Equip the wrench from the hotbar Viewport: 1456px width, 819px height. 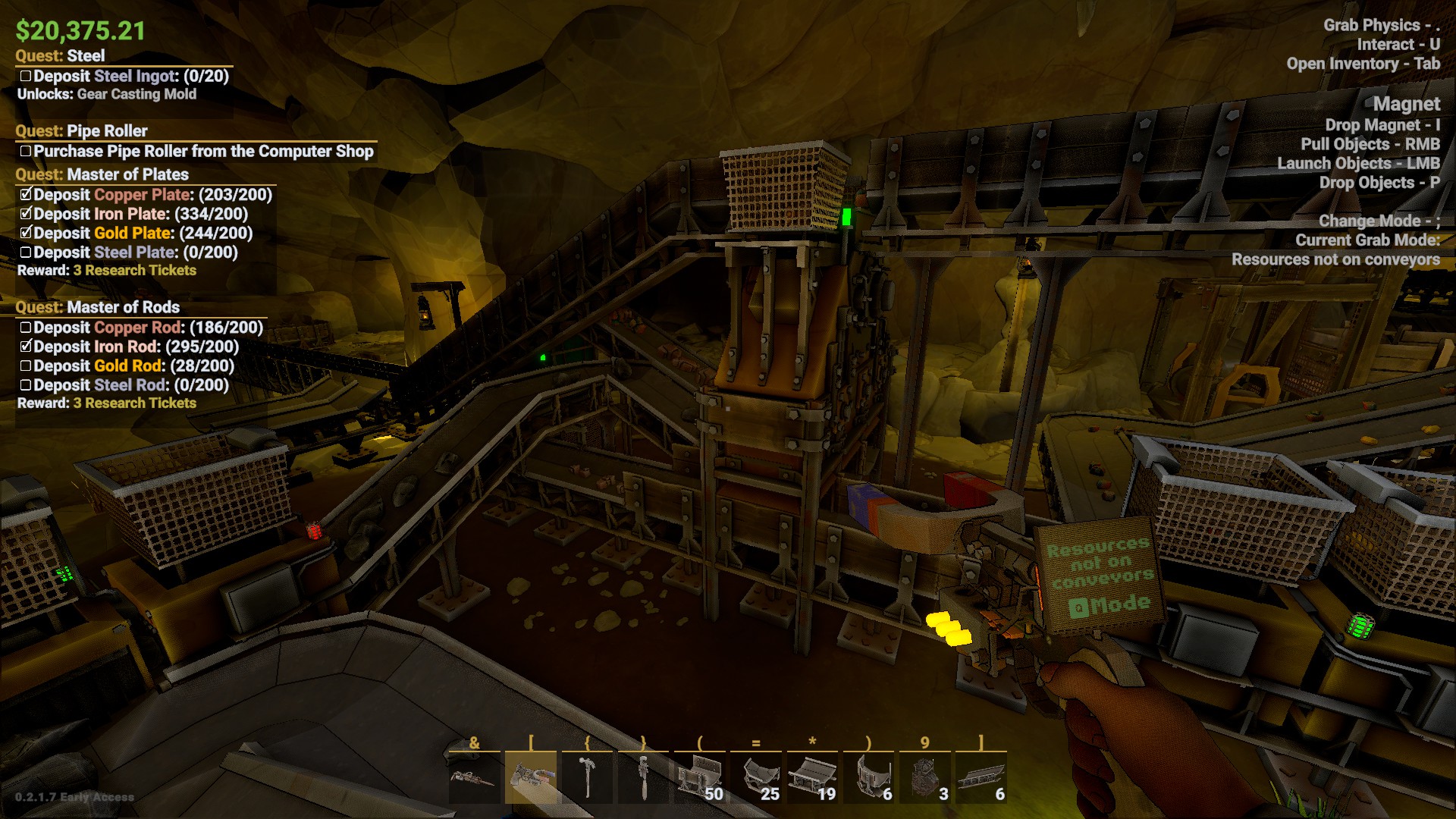[x=643, y=778]
